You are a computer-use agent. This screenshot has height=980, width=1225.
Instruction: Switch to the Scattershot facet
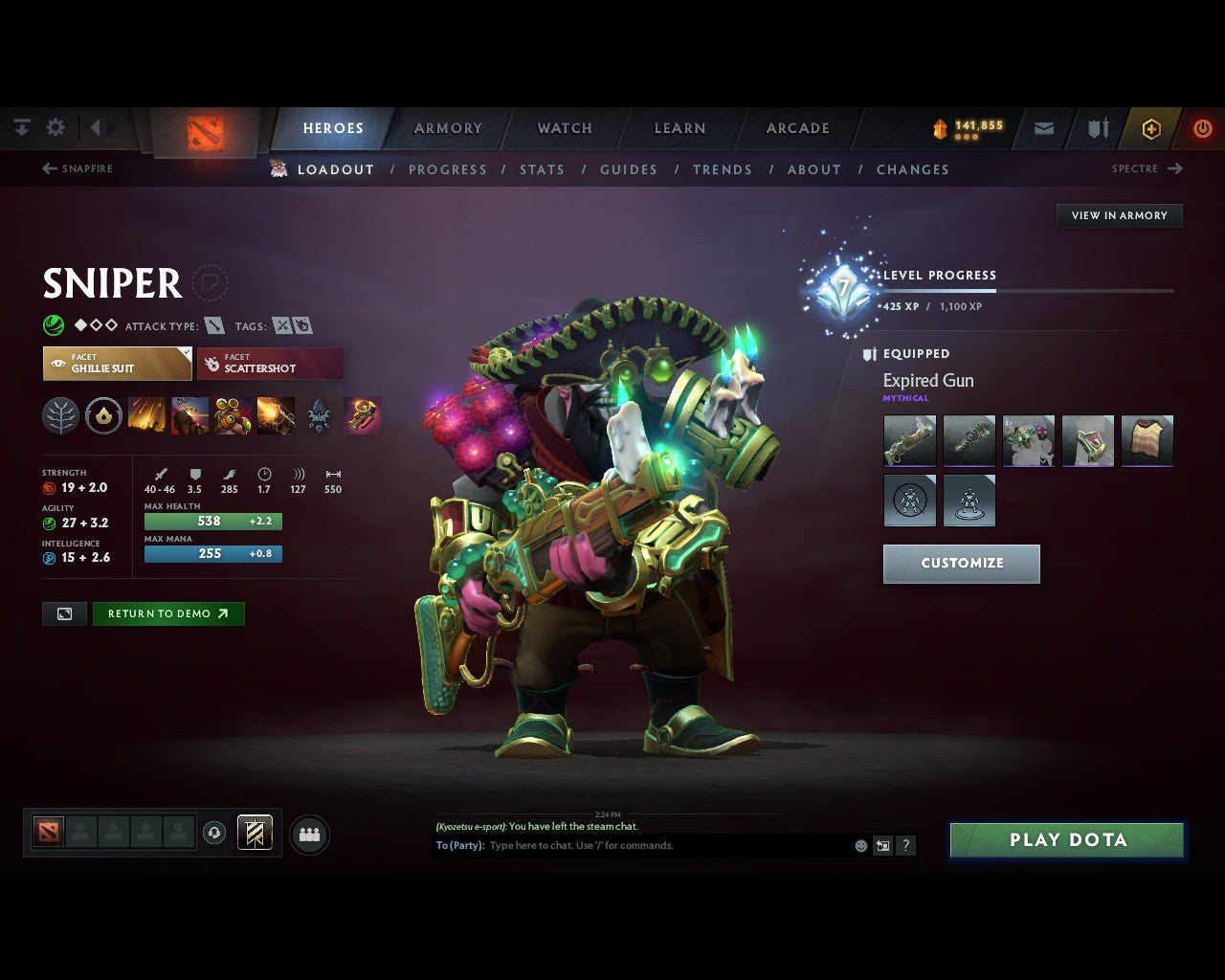click(x=271, y=364)
